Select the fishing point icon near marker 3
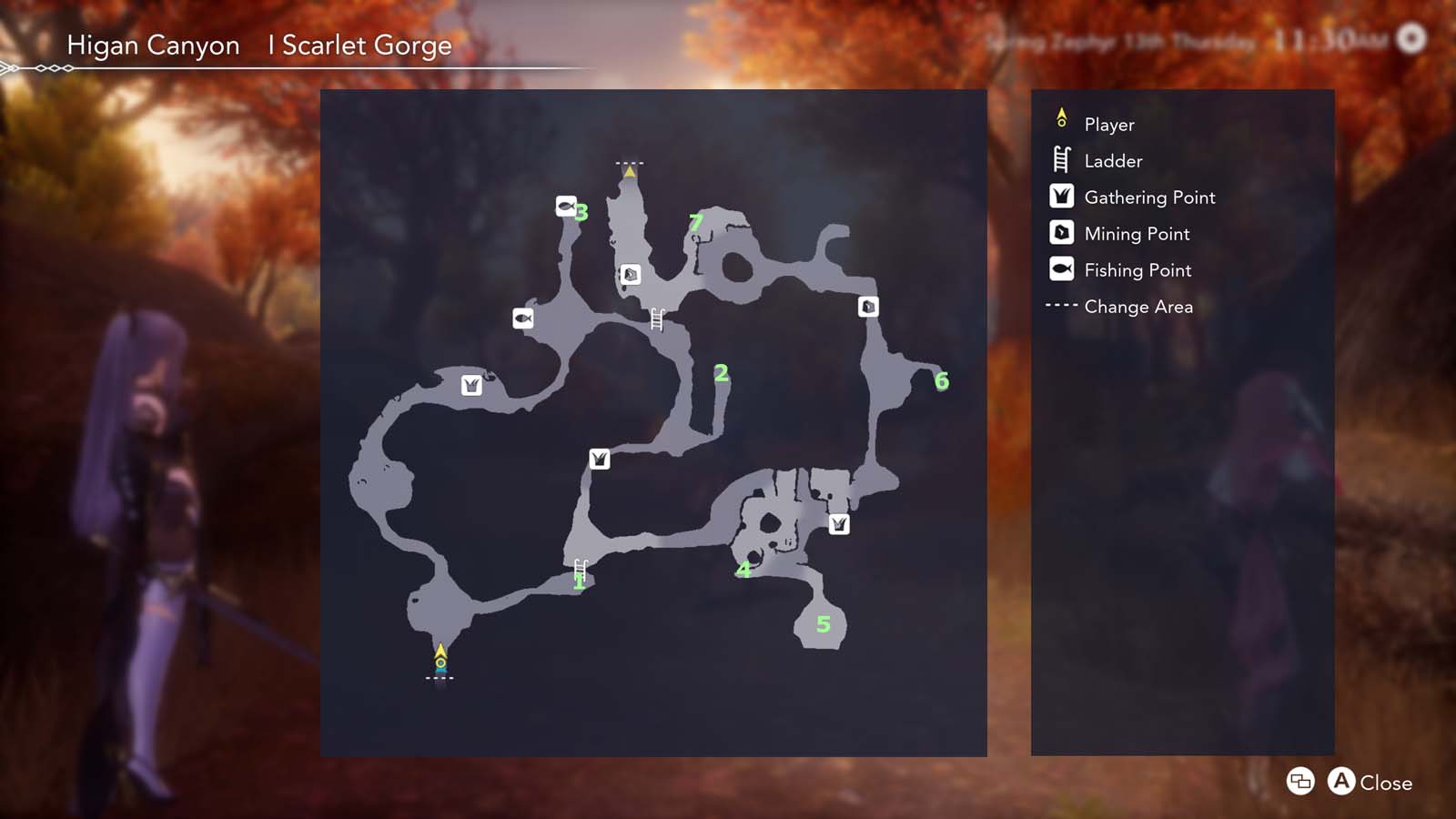The height and width of the screenshot is (819, 1456). pos(567,205)
